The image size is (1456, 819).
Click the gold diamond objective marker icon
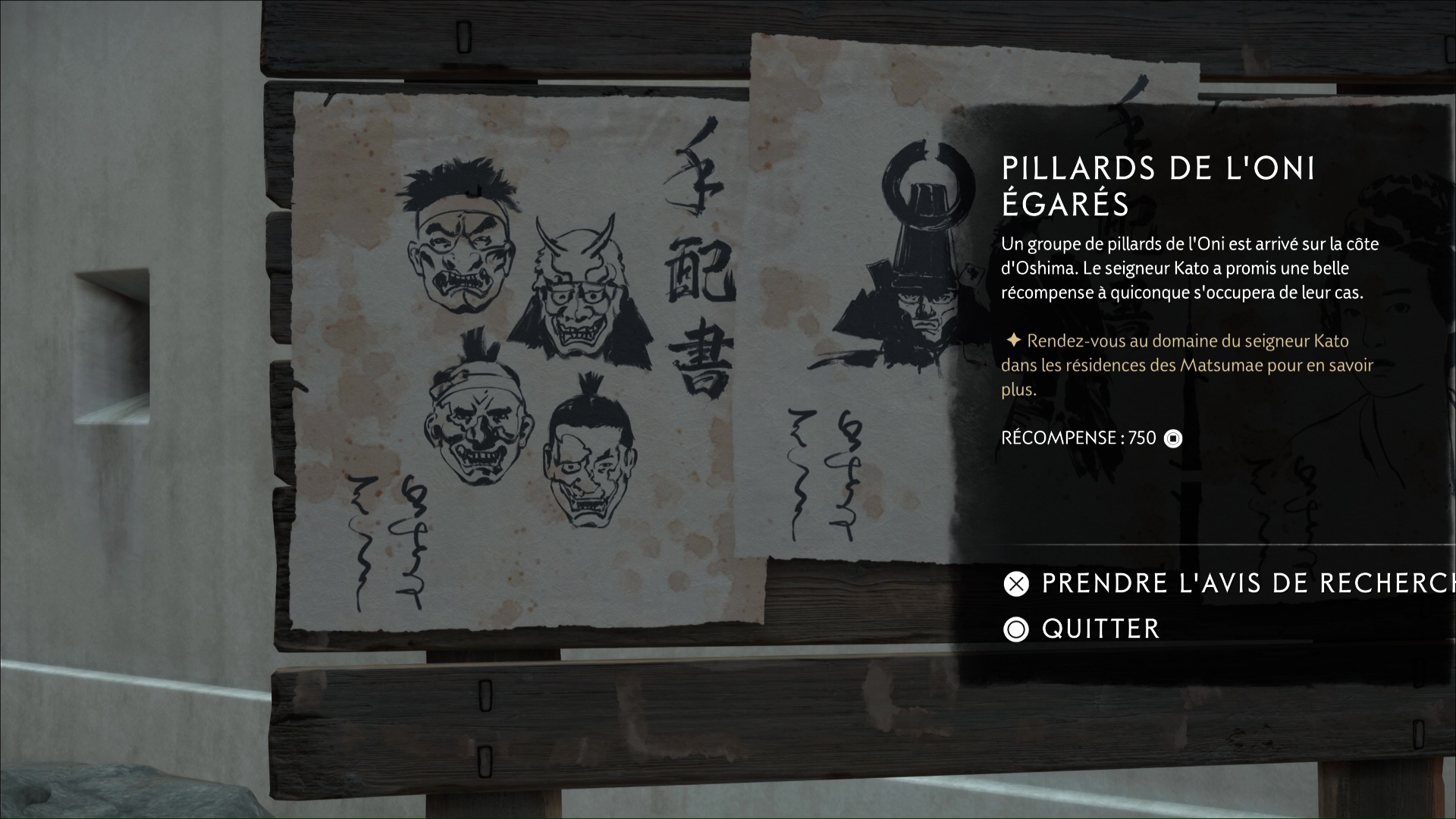[x=1014, y=340]
